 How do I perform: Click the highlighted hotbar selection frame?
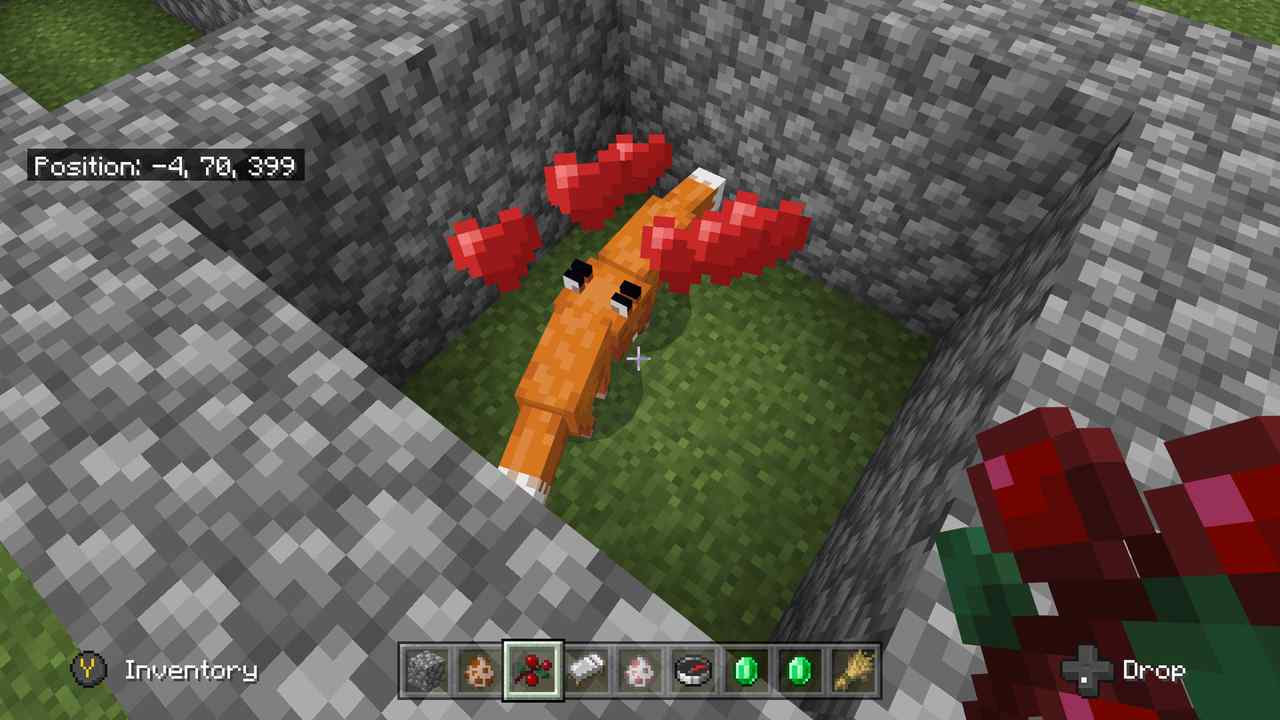coord(534,670)
